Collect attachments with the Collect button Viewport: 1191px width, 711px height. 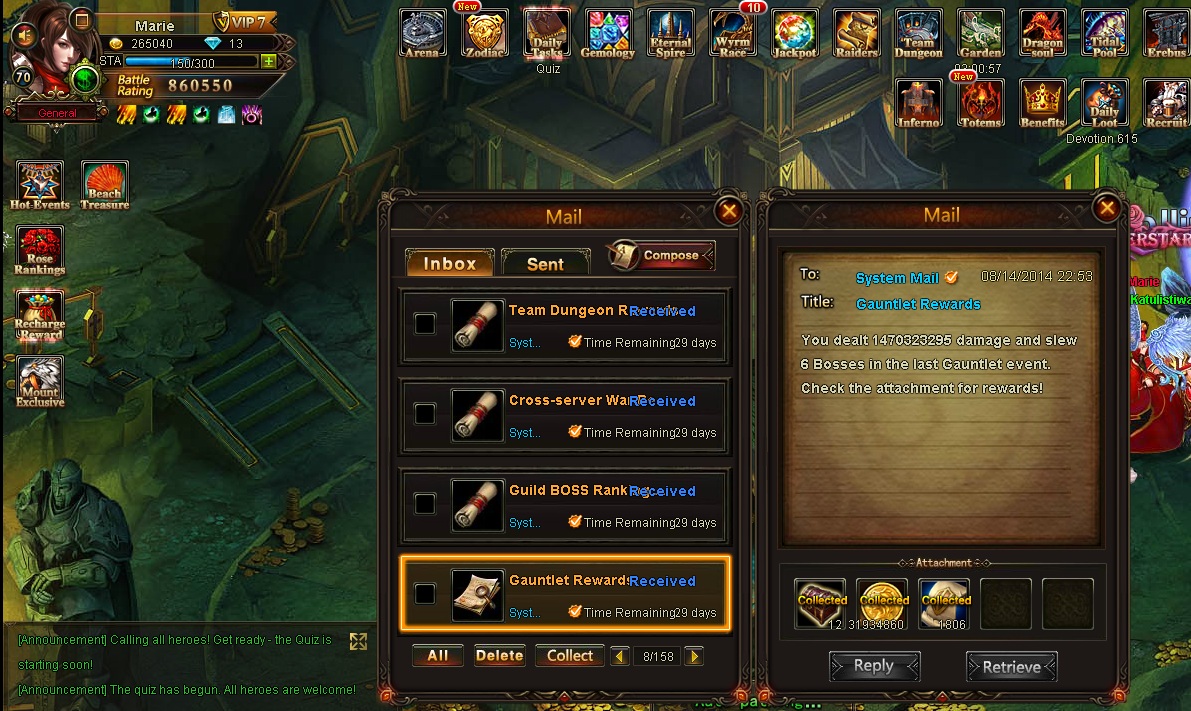tap(570, 656)
